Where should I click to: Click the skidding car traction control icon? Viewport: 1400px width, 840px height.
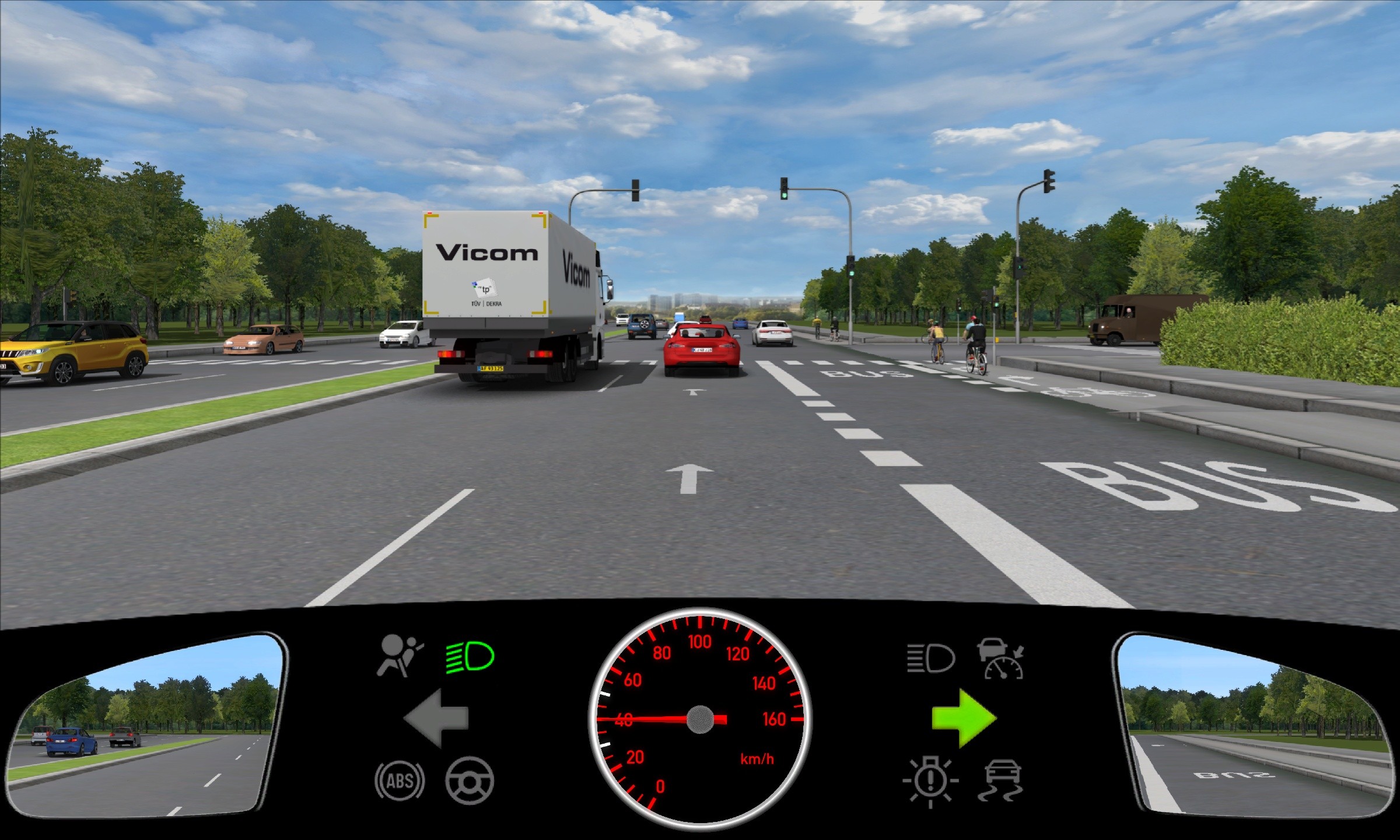click(1002, 780)
